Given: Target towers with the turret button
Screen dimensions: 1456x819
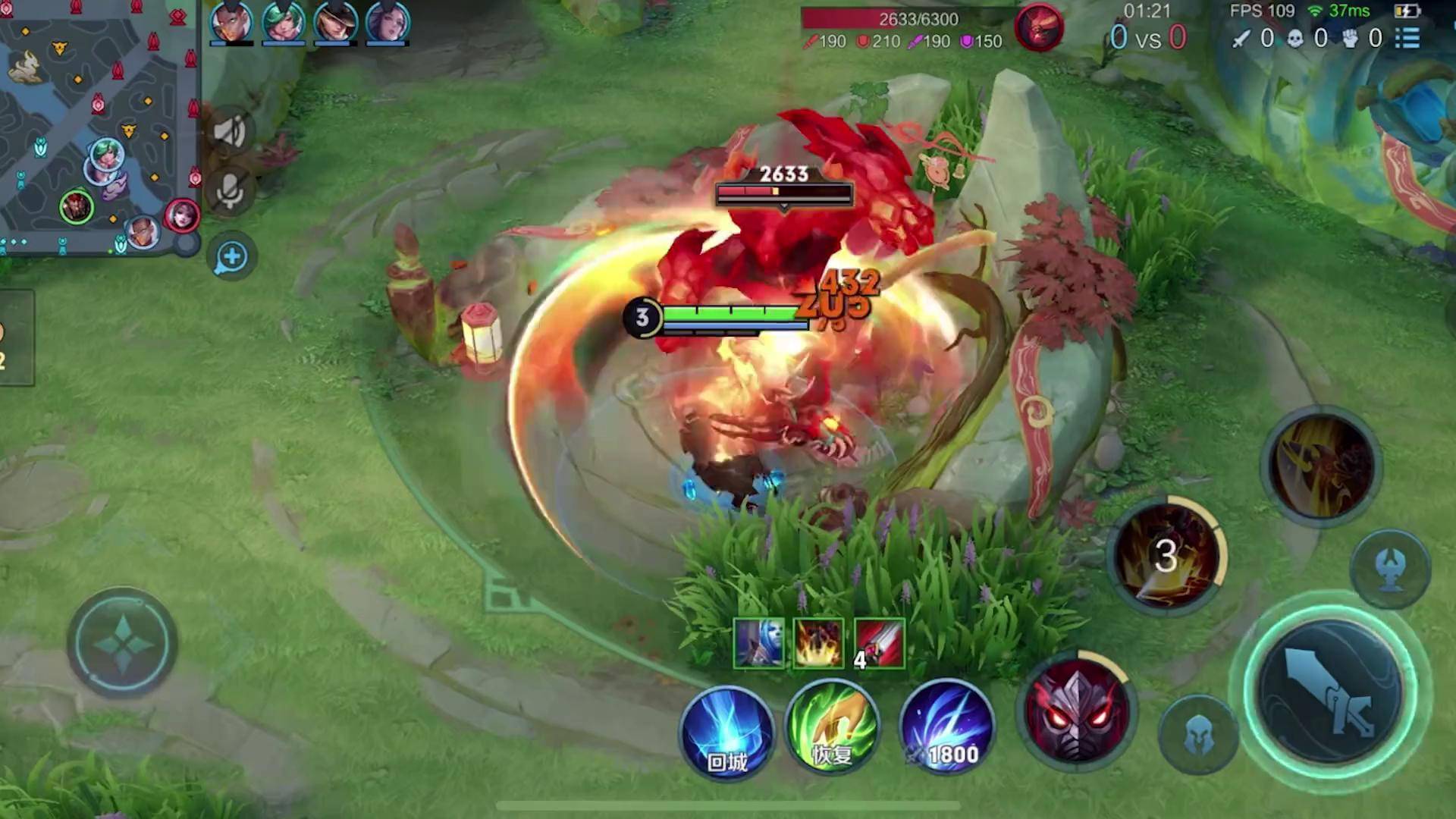Looking at the screenshot, I should [x=1390, y=569].
